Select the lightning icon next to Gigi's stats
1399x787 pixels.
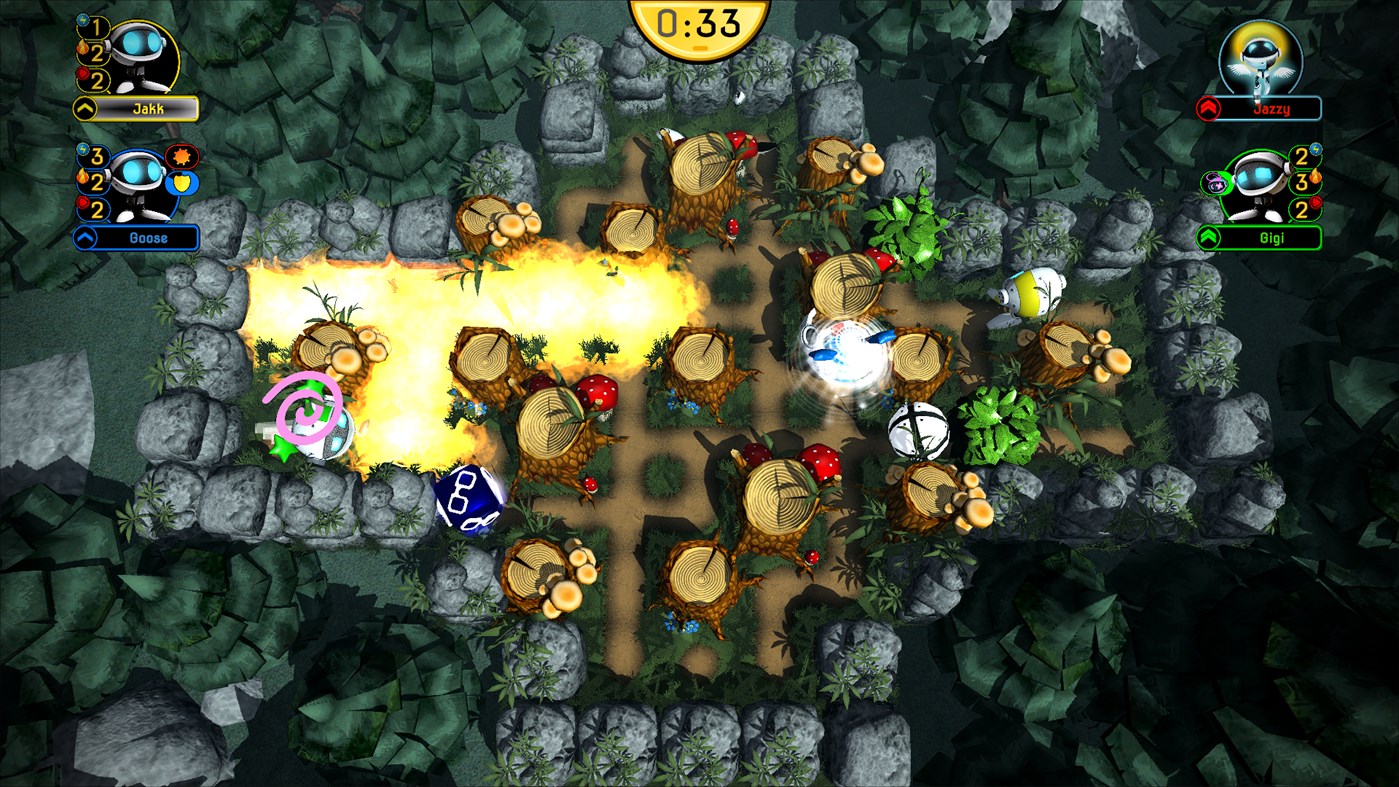pos(1315,150)
